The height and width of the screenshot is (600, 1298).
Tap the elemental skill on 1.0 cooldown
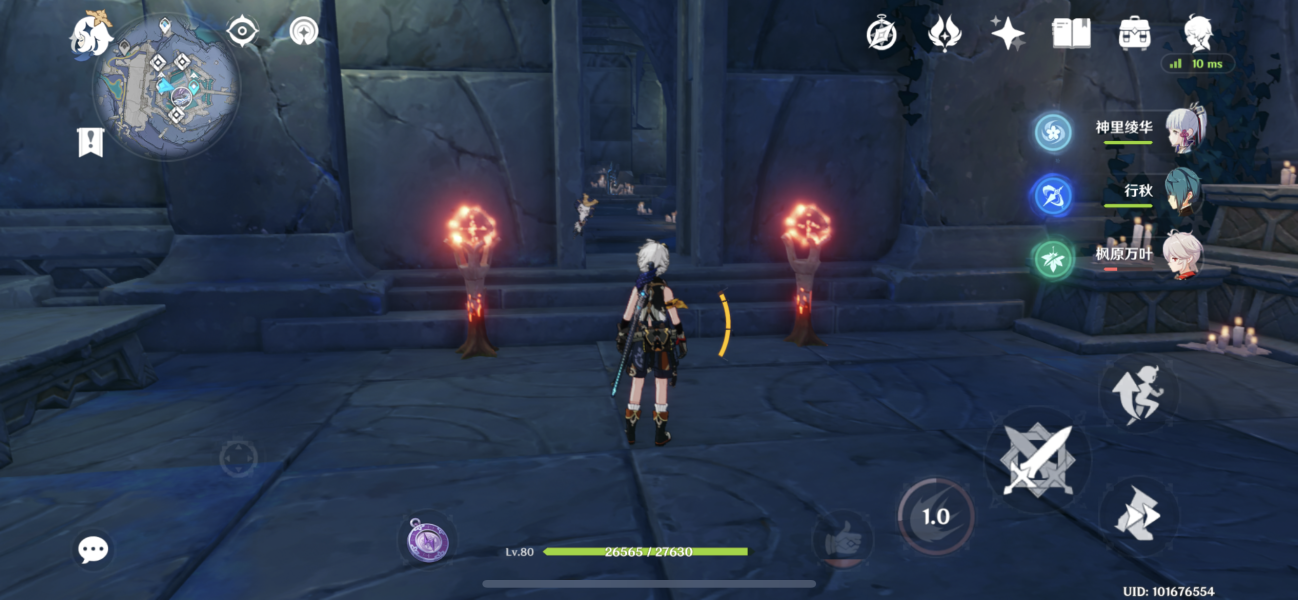click(935, 516)
